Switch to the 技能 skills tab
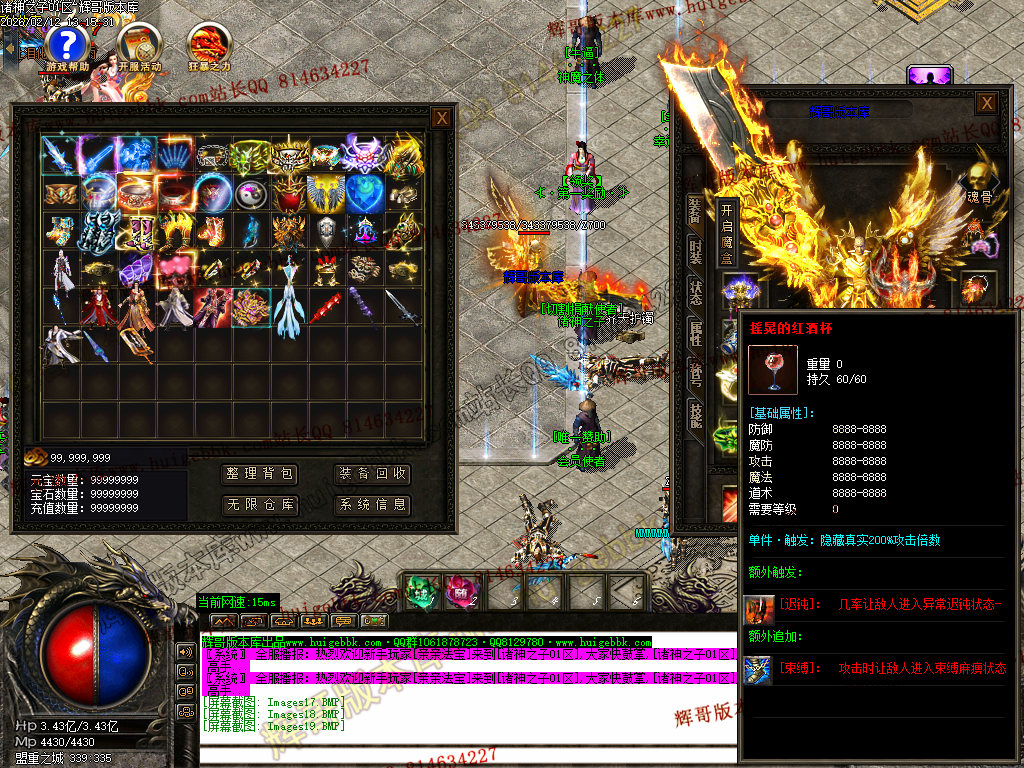The image size is (1024, 768). (x=695, y=413)
